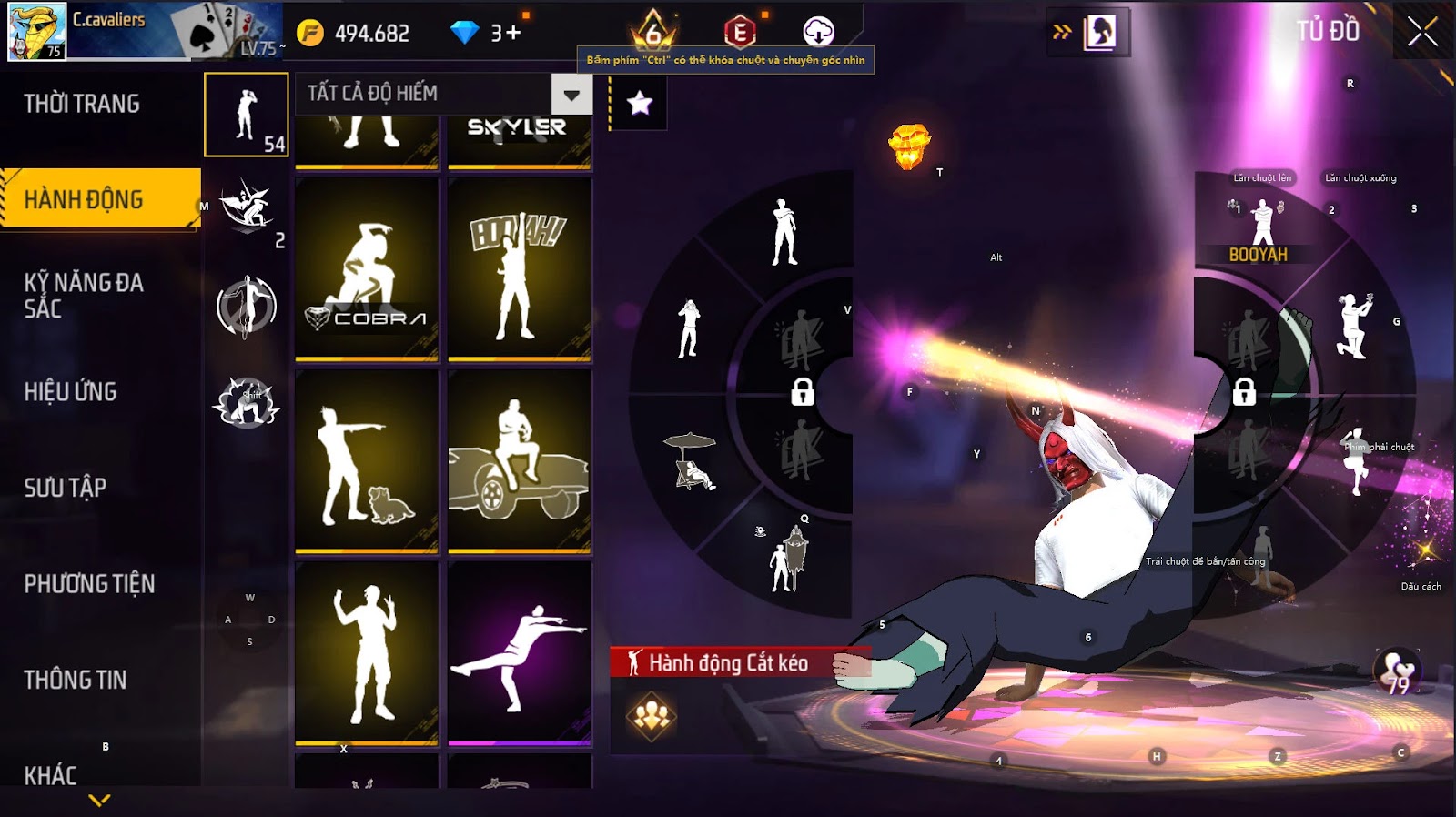Viewport: 1456px width, 817px height.
Task: Select the Thông Tin menu entry
Action: tap(76, 680)
